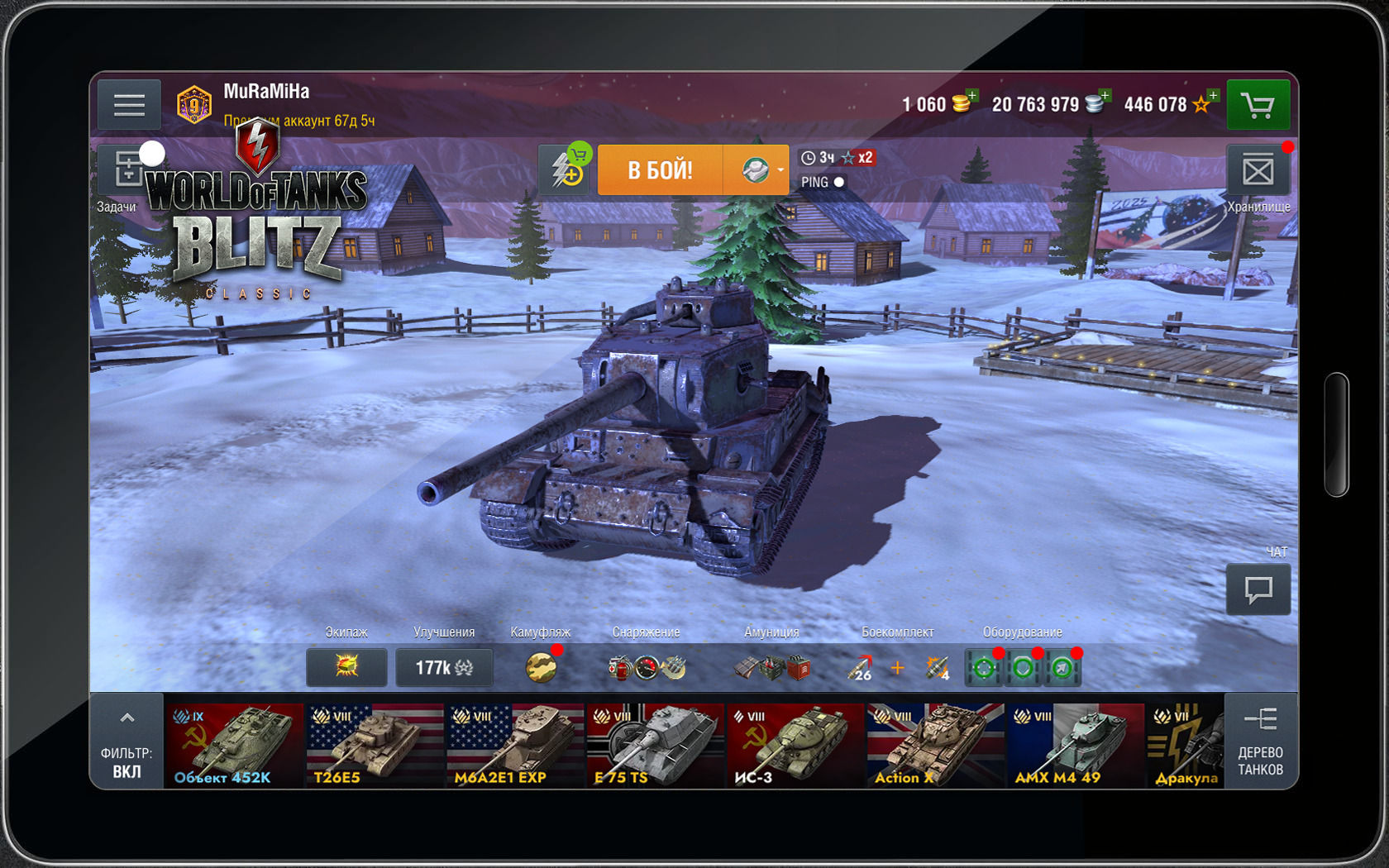
Task: Open Улучшения upgrades showing 177k
Action: (444, 667)
